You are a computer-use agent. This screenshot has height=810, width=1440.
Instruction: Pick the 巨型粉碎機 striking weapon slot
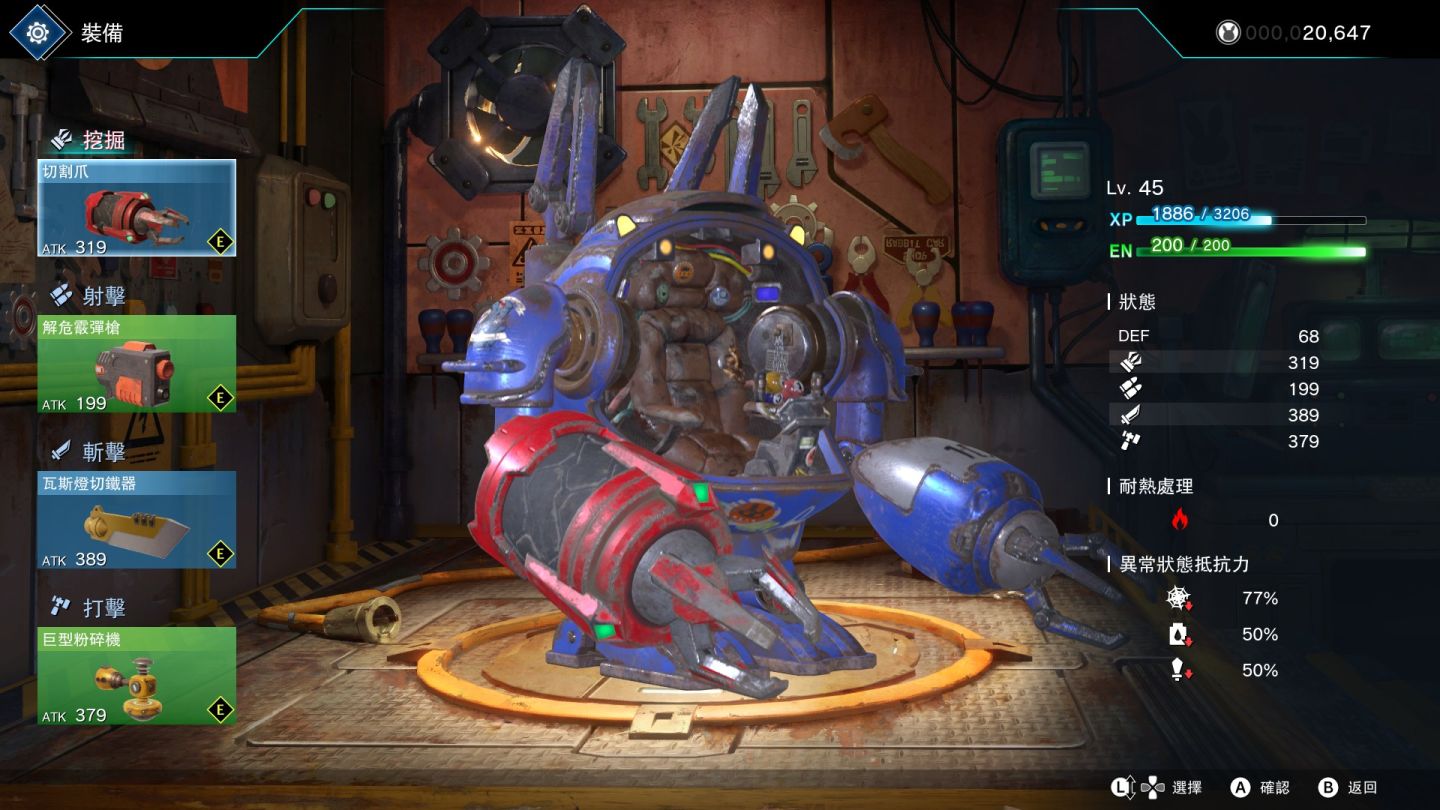(x=137, y=676)
